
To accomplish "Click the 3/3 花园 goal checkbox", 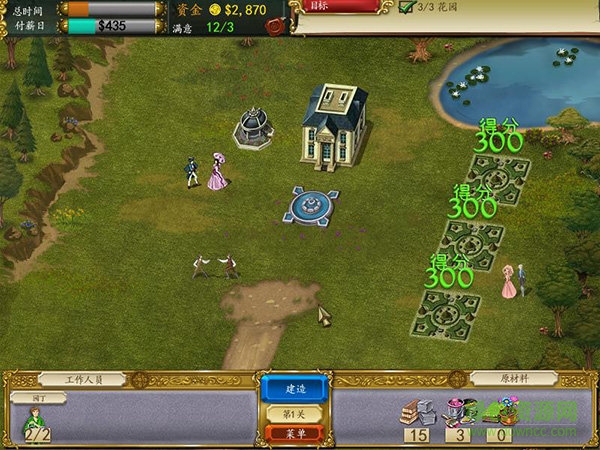I will coord(407,7).
